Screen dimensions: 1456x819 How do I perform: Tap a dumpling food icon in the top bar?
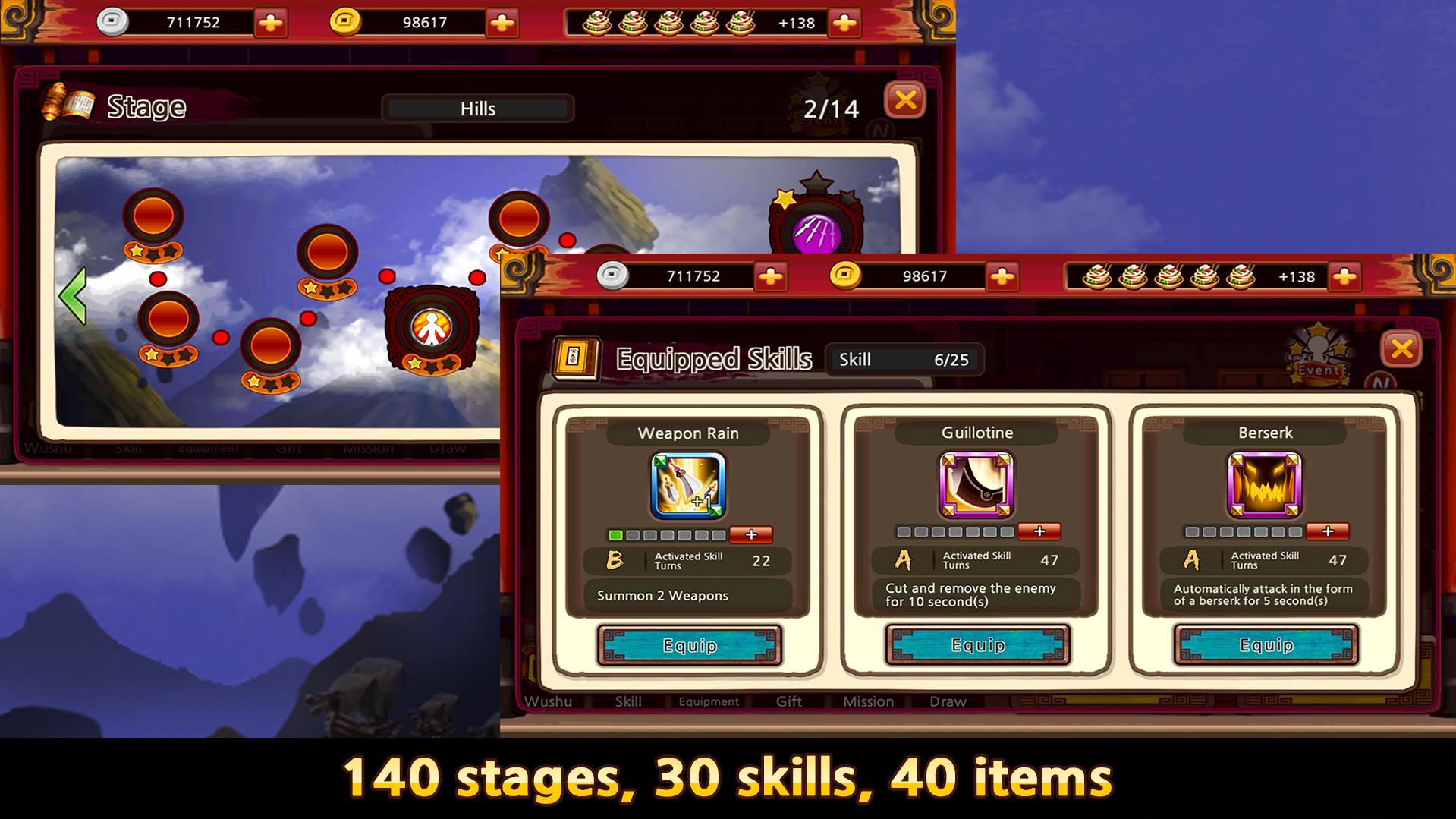tap(609, 22)
